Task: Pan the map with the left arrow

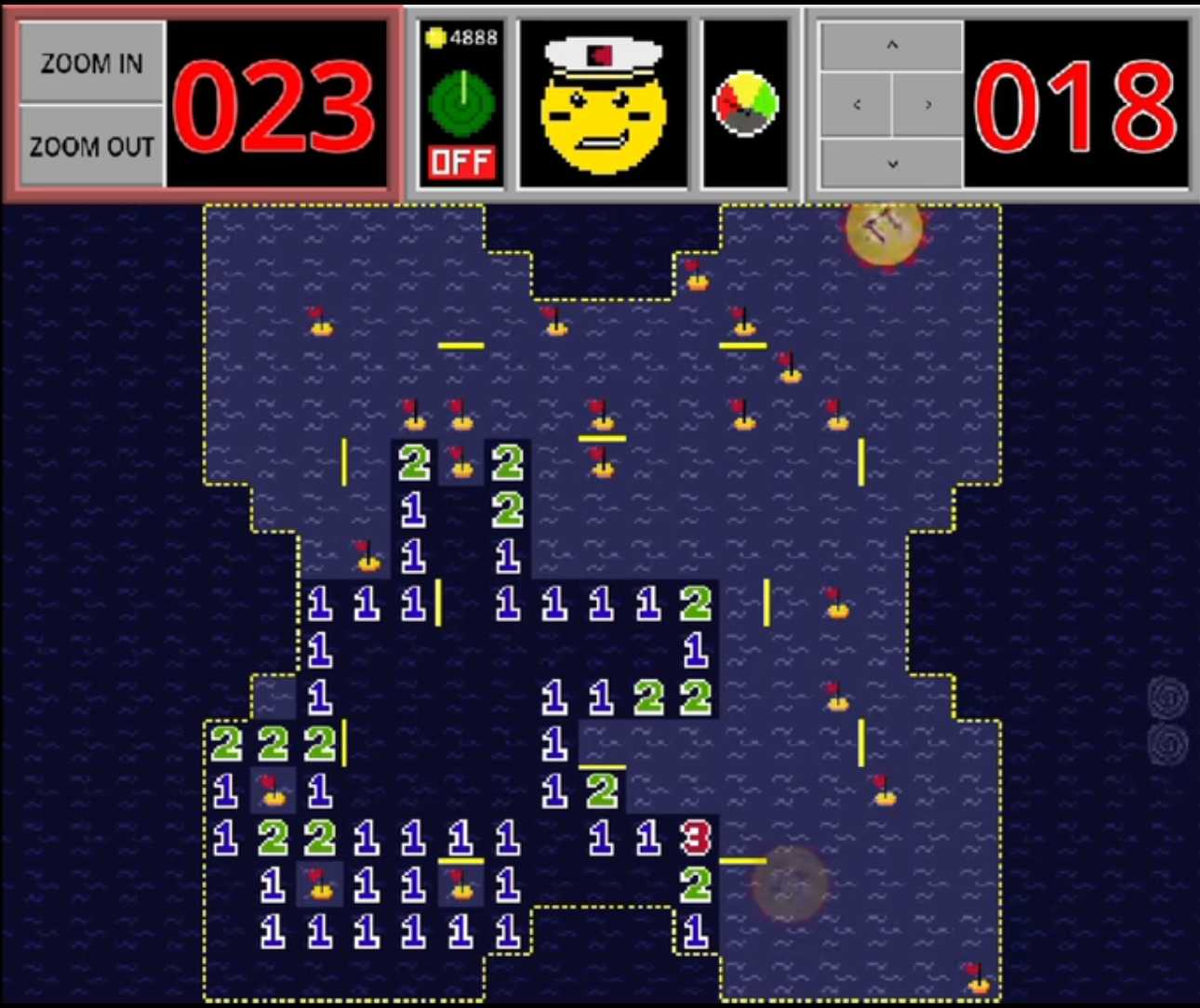Action: [x=857, y=104]
